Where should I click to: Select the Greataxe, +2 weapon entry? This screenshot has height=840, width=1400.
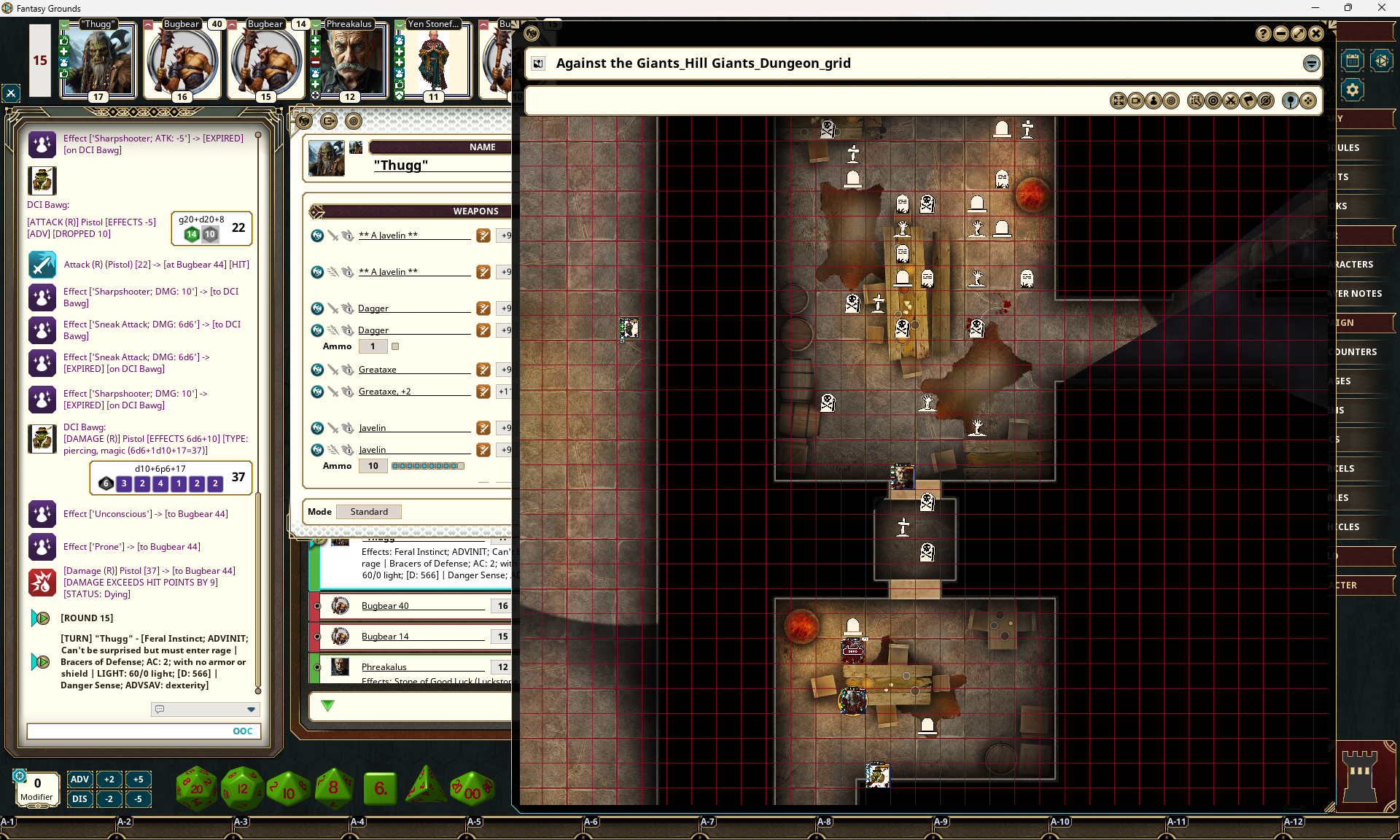[384, 392]
